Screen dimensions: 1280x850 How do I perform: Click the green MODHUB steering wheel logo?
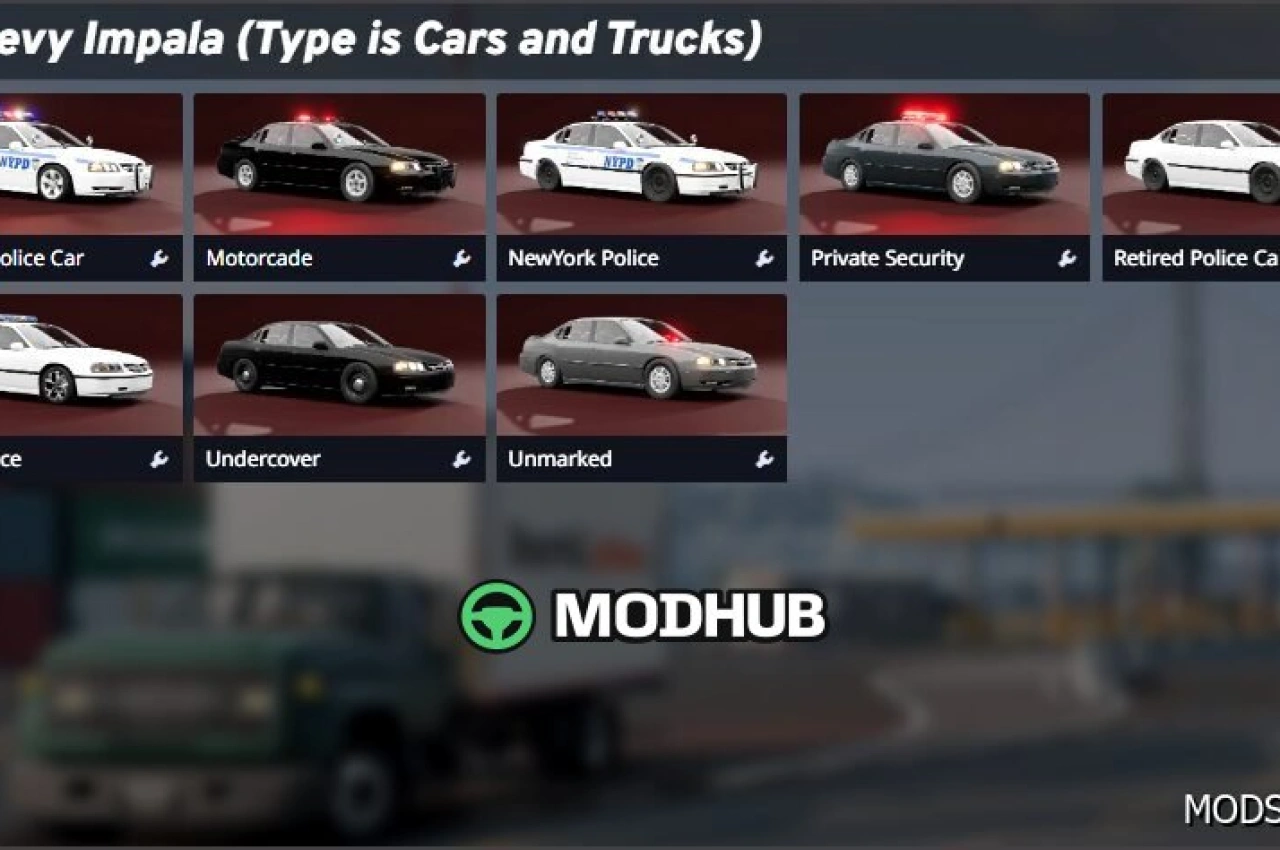click(499, 616)
